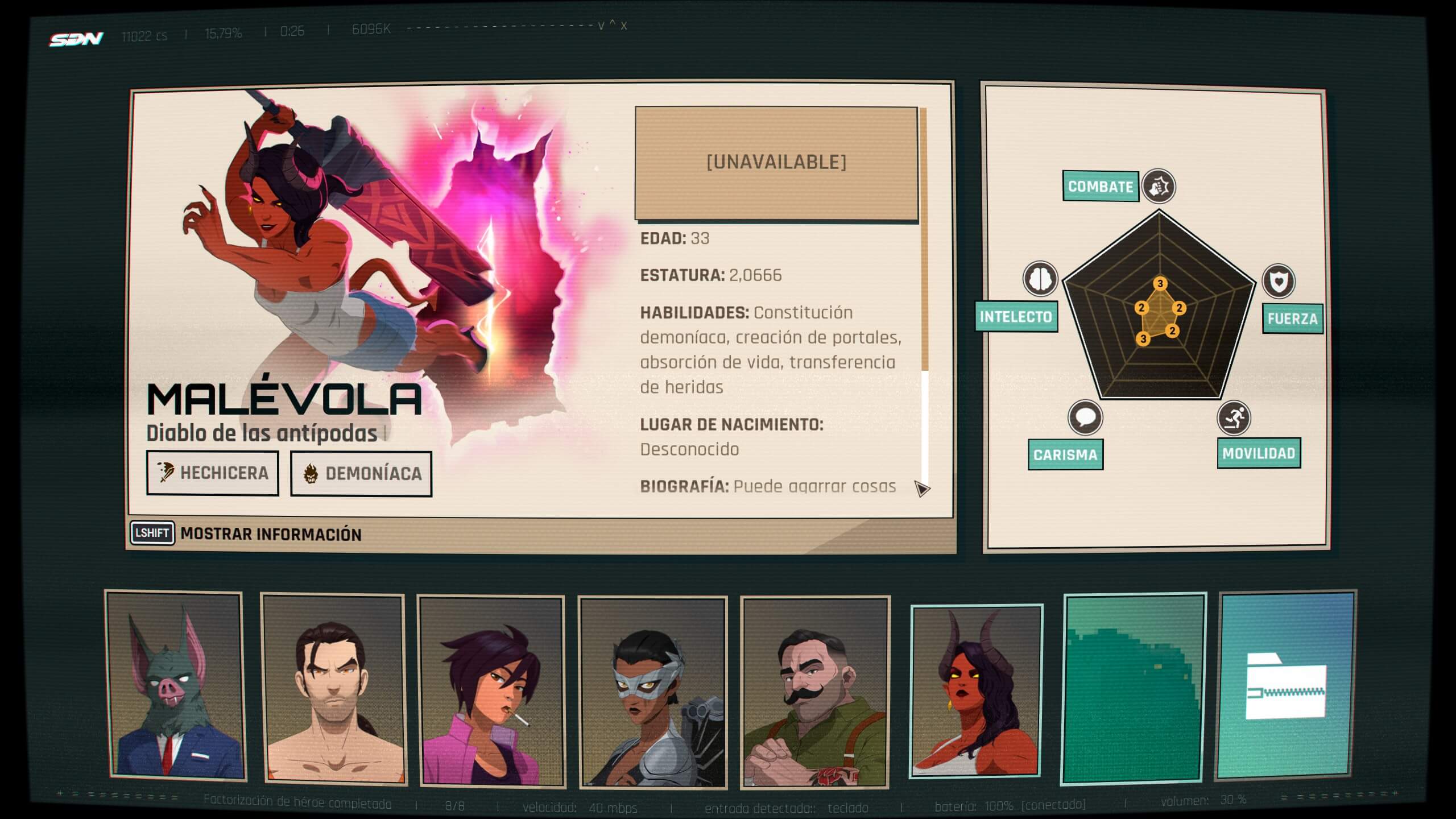The width and height of the screenshot is (1456, 819).
Task: Click the scrollbar of the hero biography
Action: [924, 296]
